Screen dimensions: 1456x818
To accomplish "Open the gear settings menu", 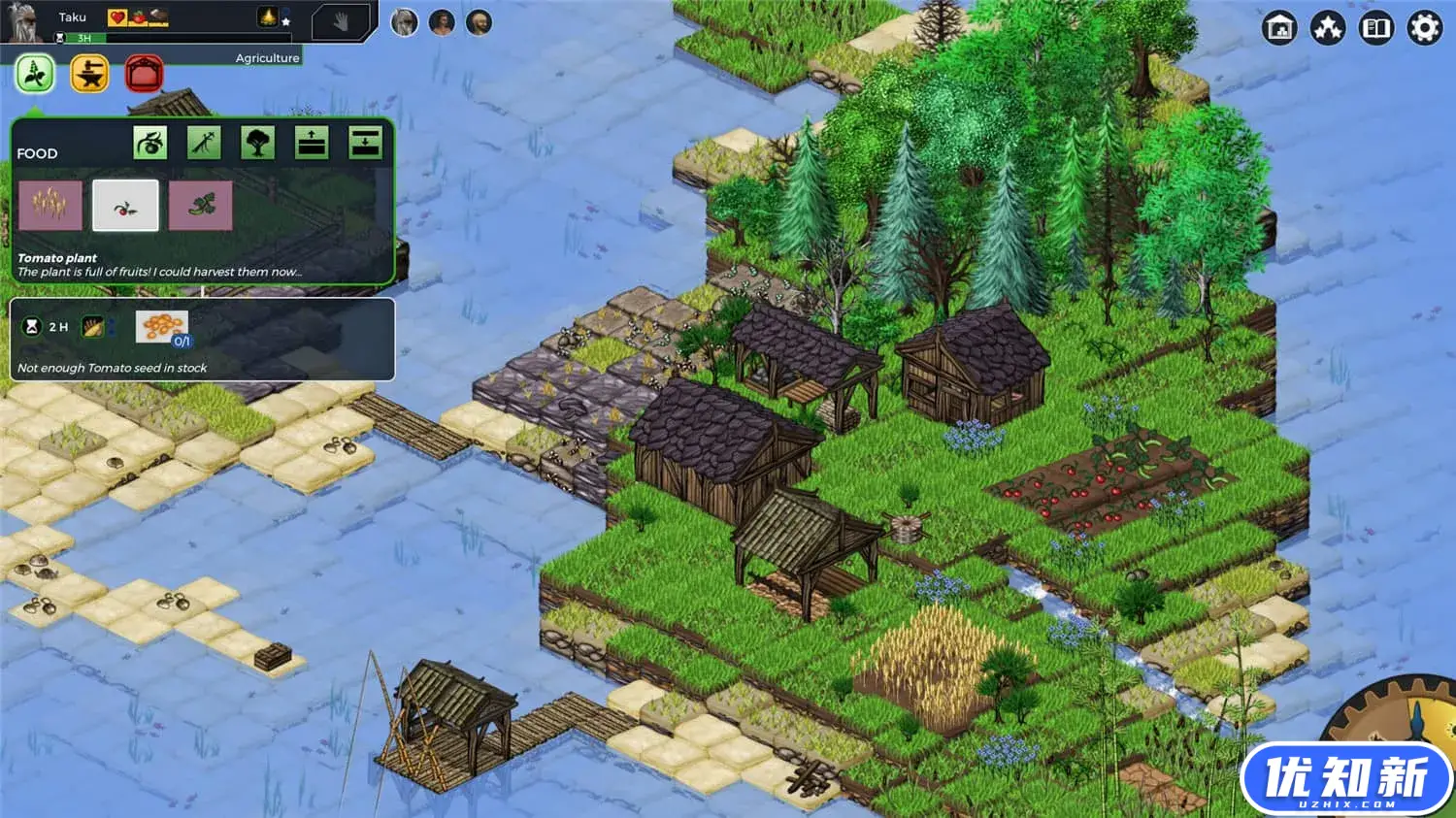I will click(x=1424, y=28).
